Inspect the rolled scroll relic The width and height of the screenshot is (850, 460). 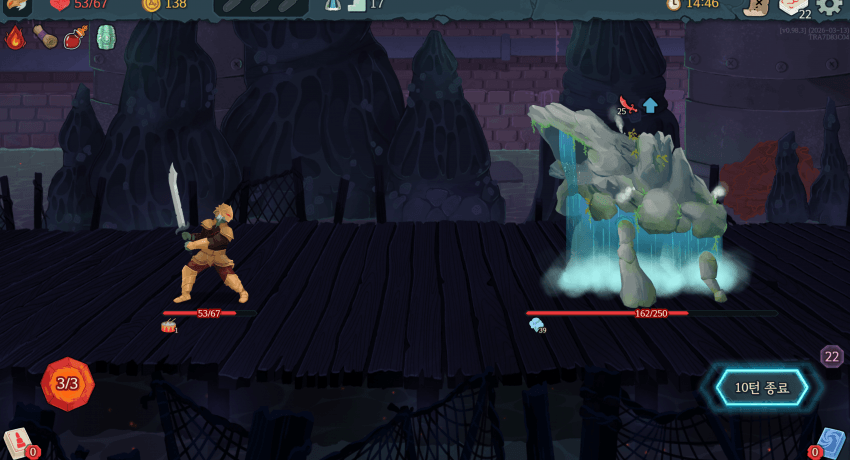(x=45, y=38)
